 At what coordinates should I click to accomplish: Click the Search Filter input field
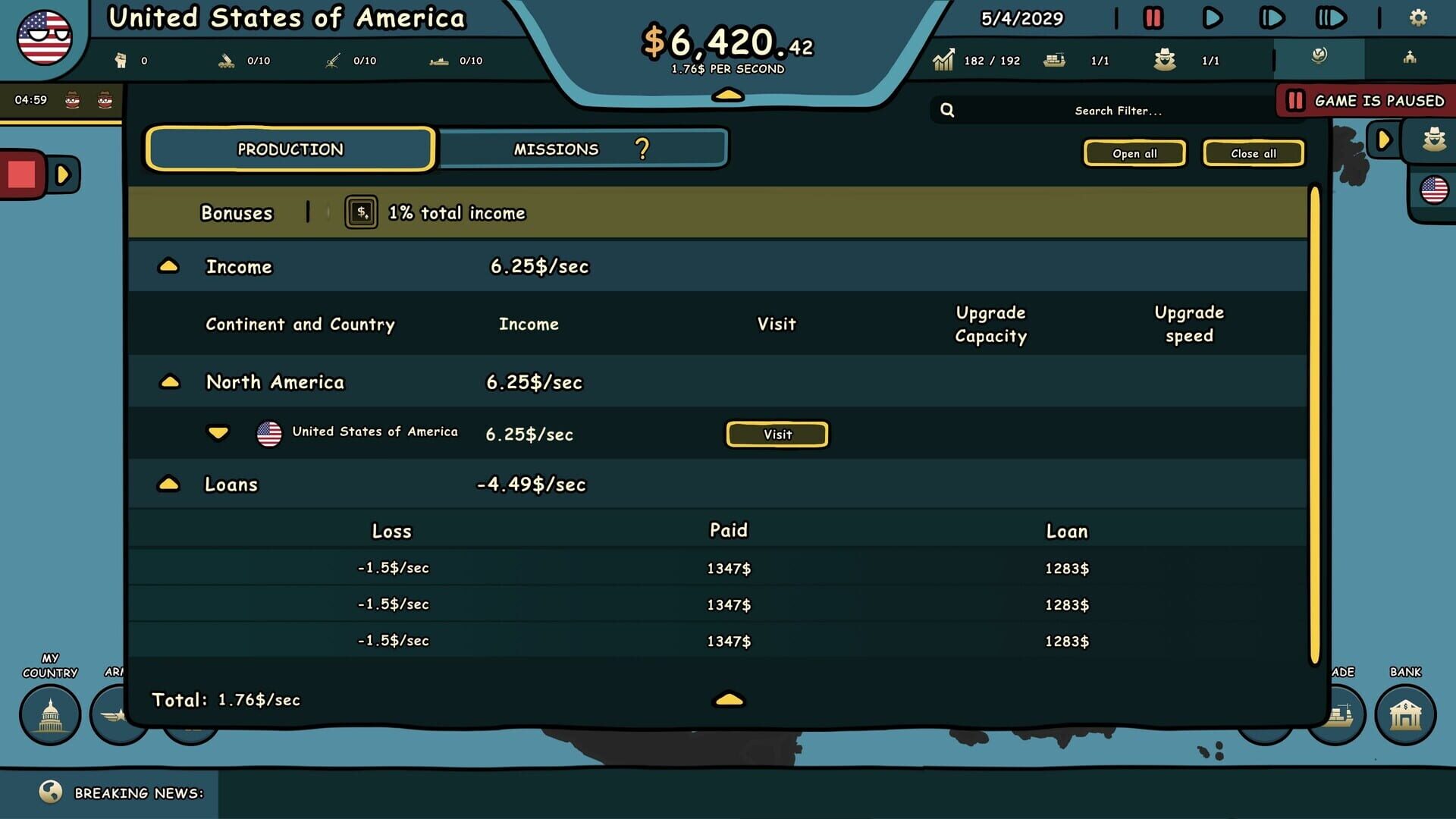coord(1117,110)
